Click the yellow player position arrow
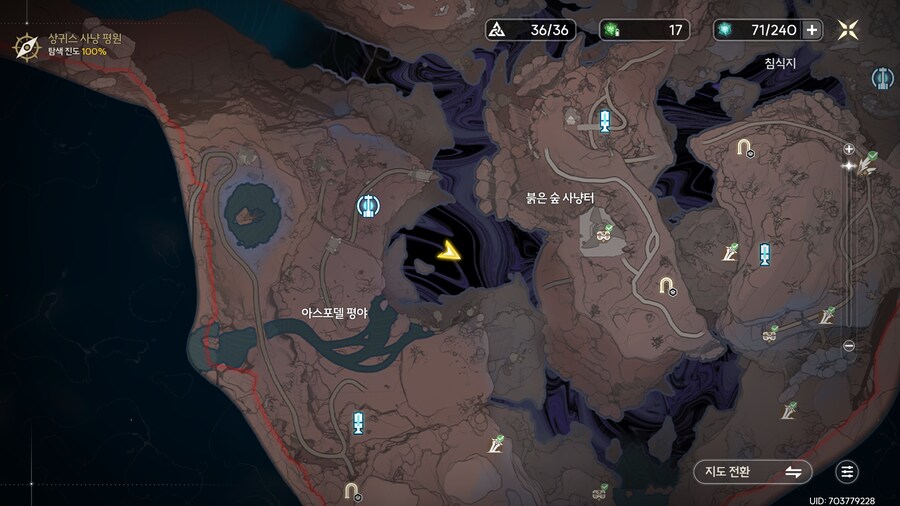Image resolution: width=900 pixels, height=506 pixels. [449, 252]
